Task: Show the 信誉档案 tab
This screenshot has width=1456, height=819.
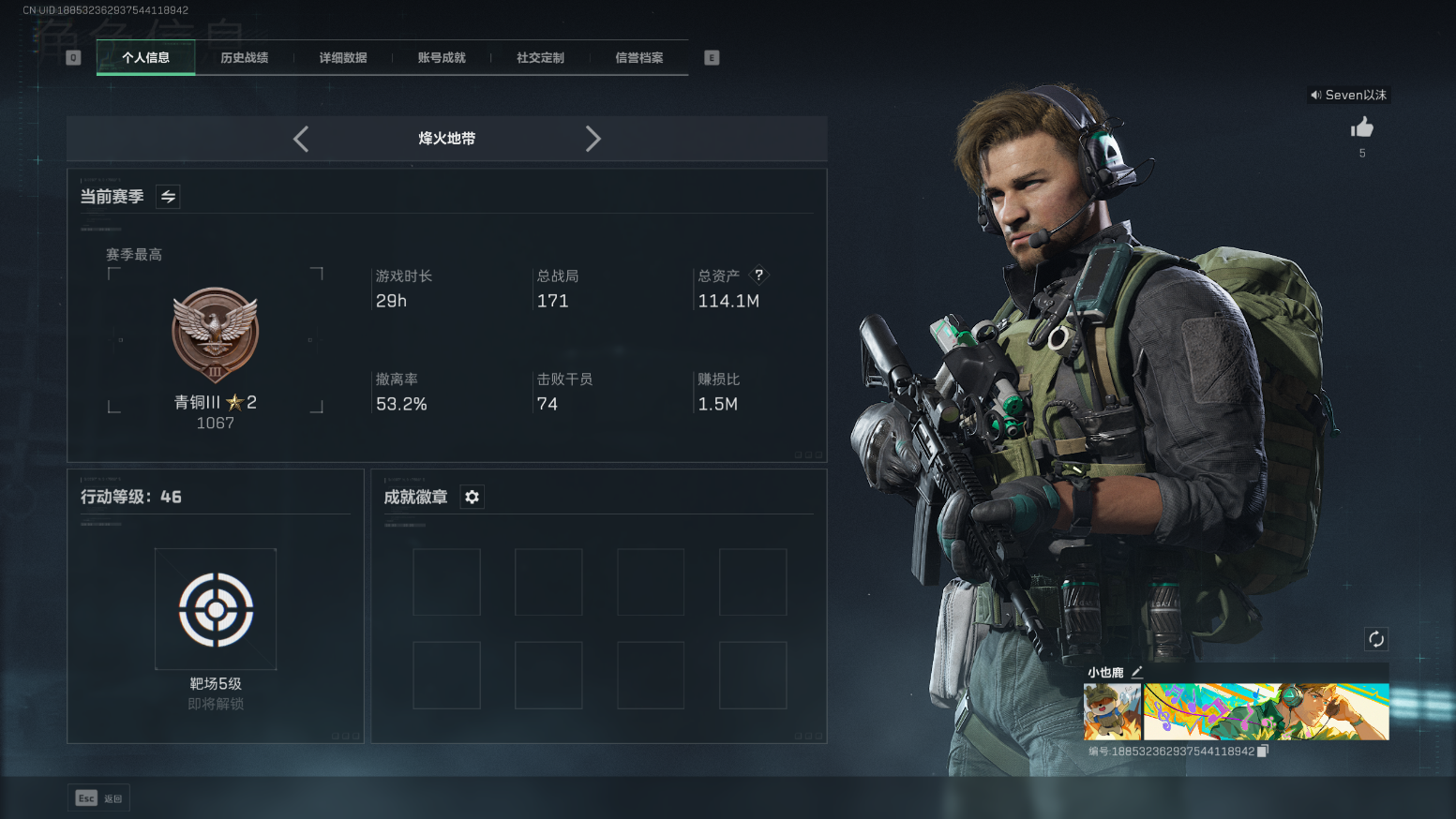Action: tap(638, 58)
